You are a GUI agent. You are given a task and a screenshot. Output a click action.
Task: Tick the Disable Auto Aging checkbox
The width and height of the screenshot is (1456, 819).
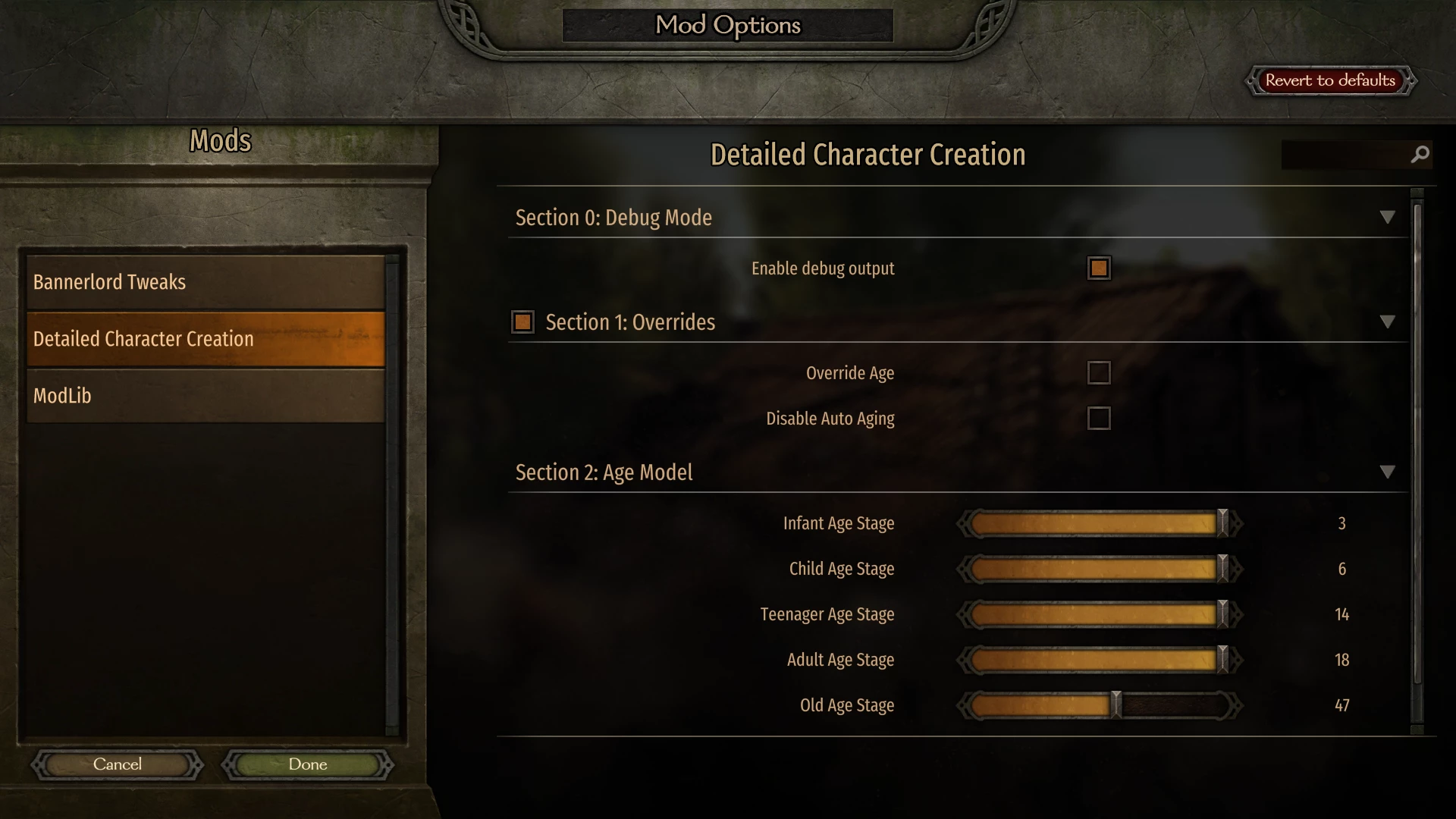click(x=1099, y=419)
